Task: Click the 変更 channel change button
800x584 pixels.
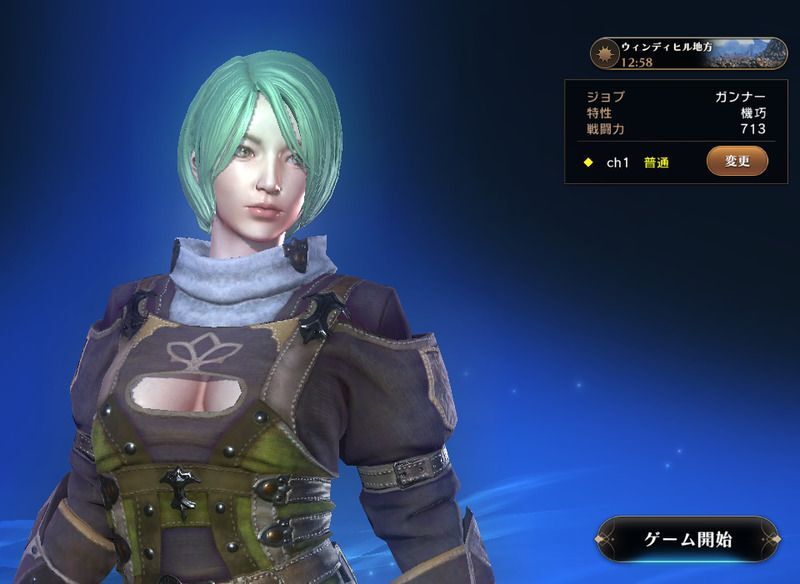Action: click(x=737, y=161)
